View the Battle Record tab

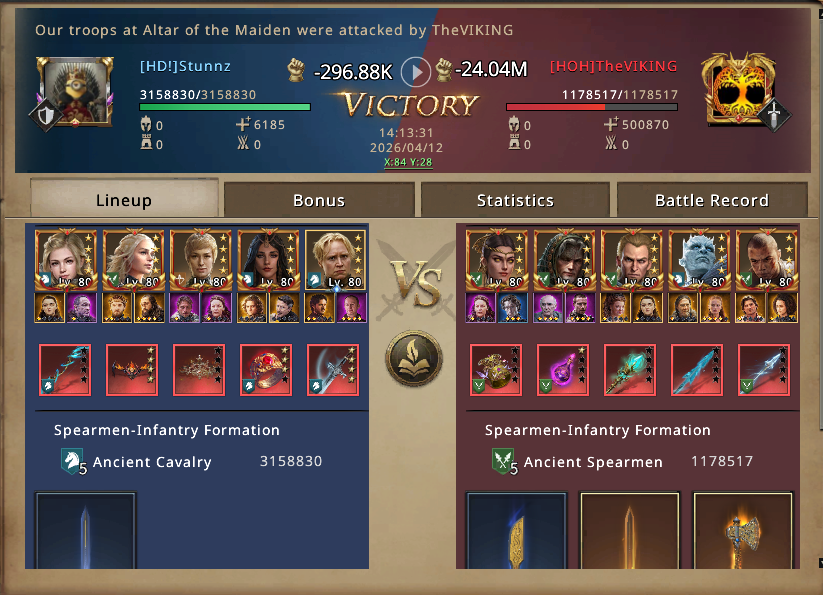pyautogui.click(x=711, y=200)
